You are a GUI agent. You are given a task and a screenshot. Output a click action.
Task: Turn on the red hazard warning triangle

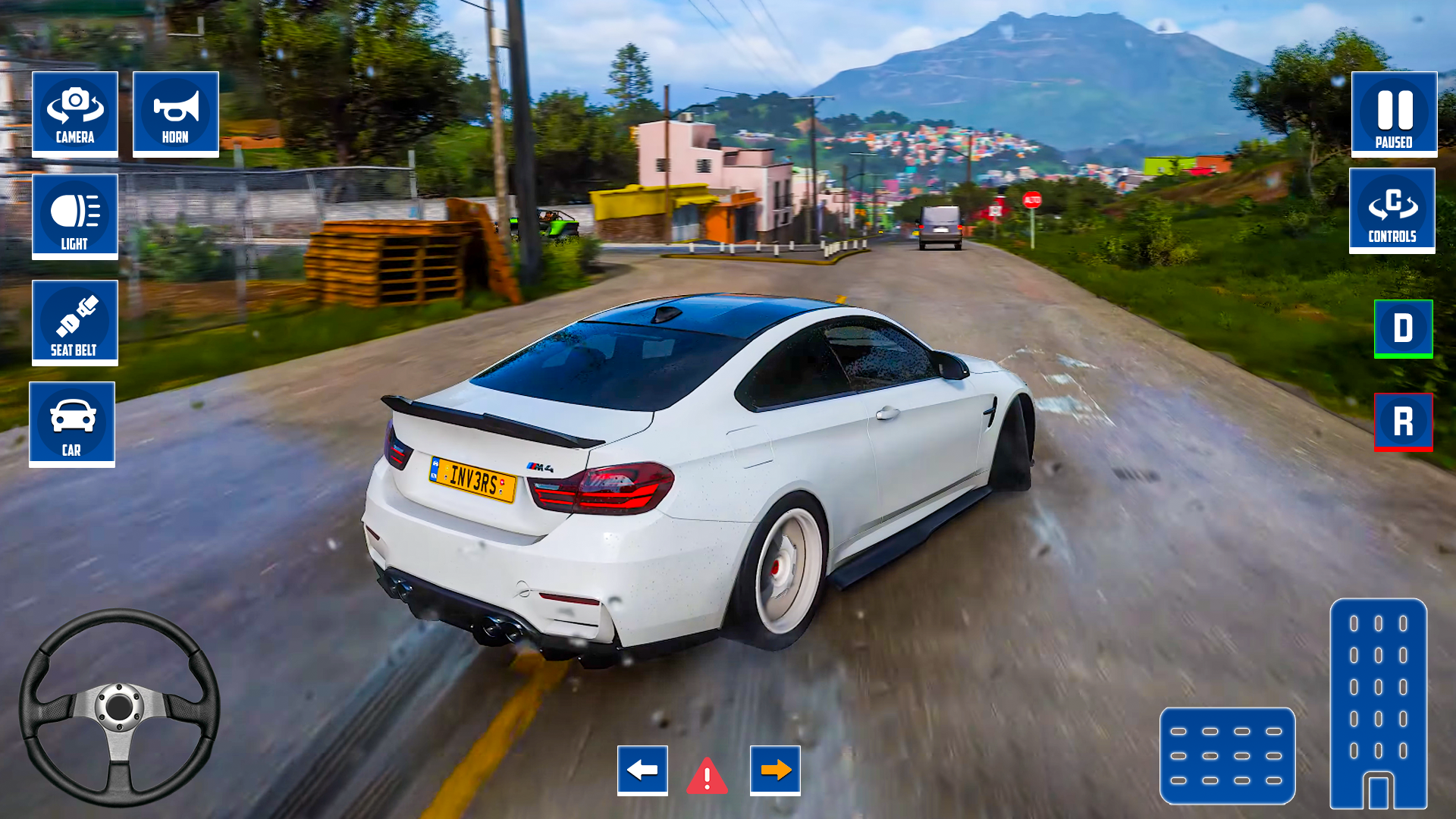(x=708, y=777)
